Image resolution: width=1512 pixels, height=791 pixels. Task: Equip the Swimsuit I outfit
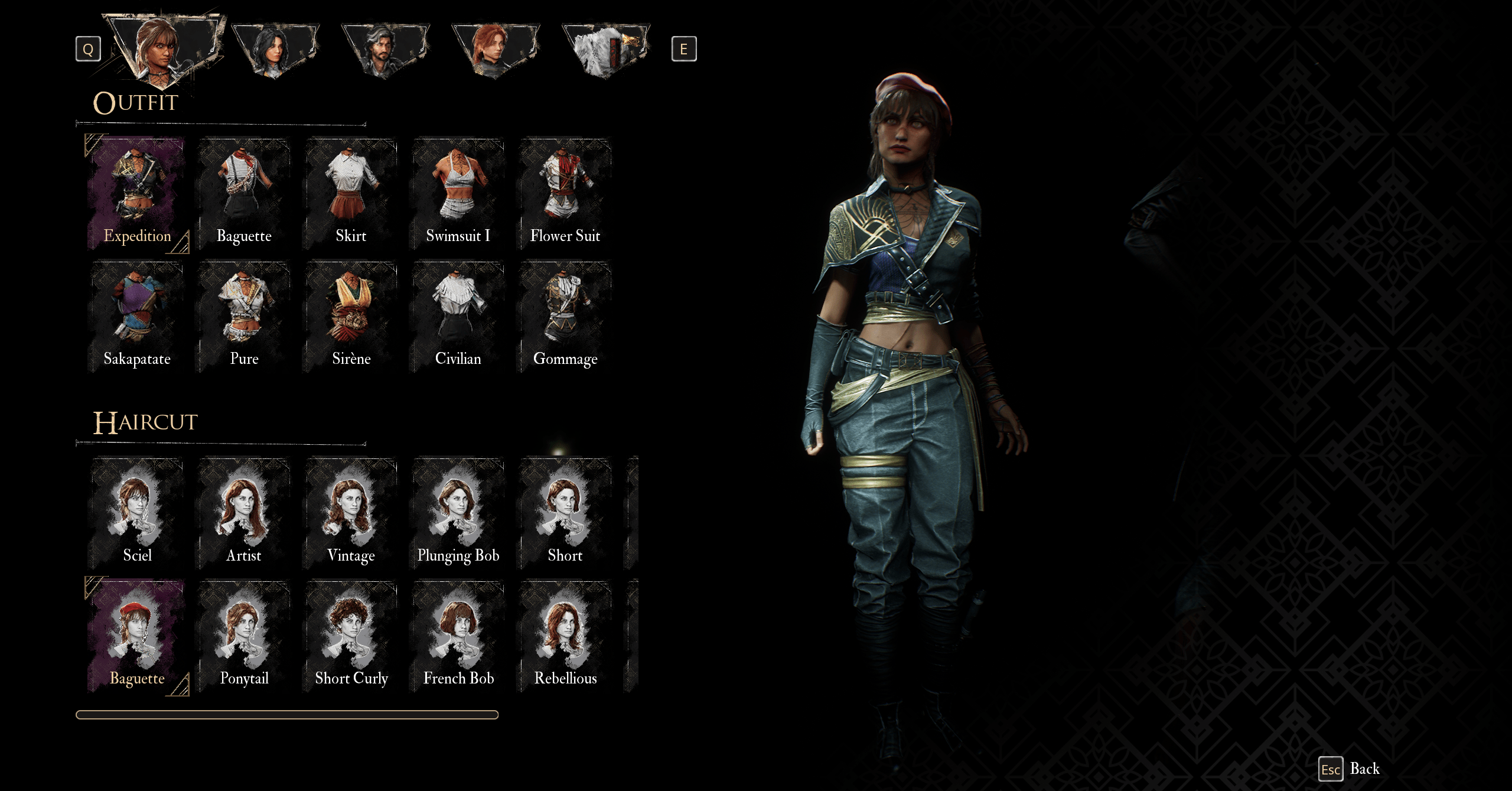point(458,193)
